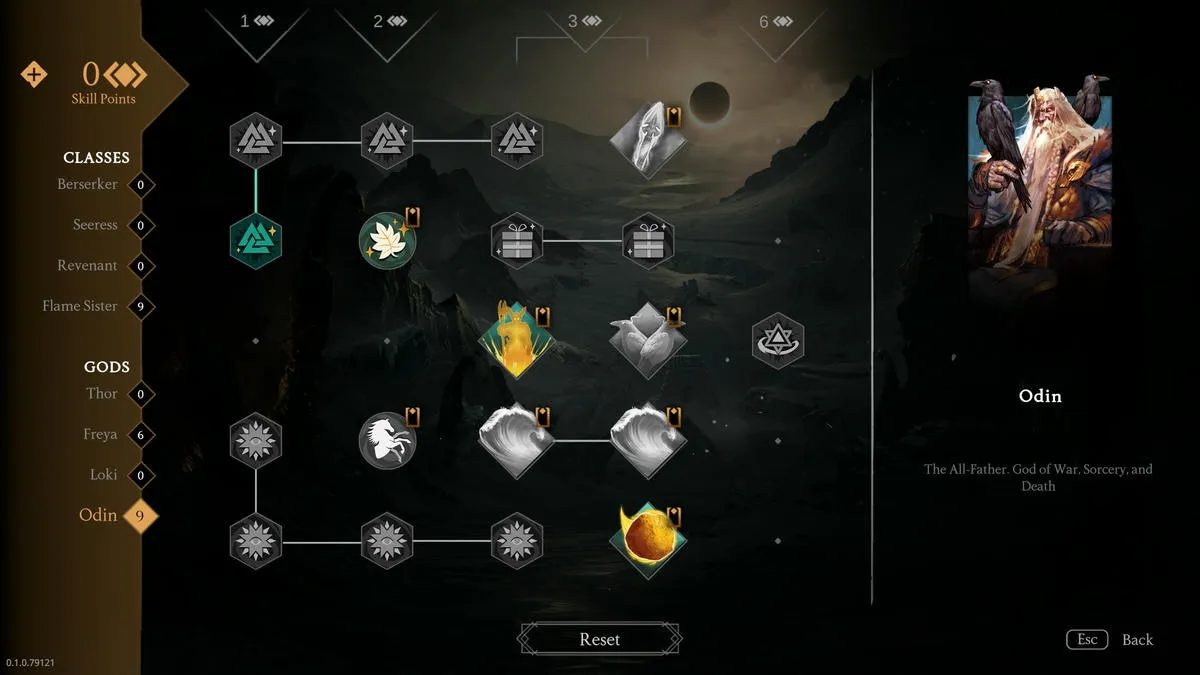Reset the Odin skill tree
1200x675 pixels.
pyautogui.click(x=600, y=639)
